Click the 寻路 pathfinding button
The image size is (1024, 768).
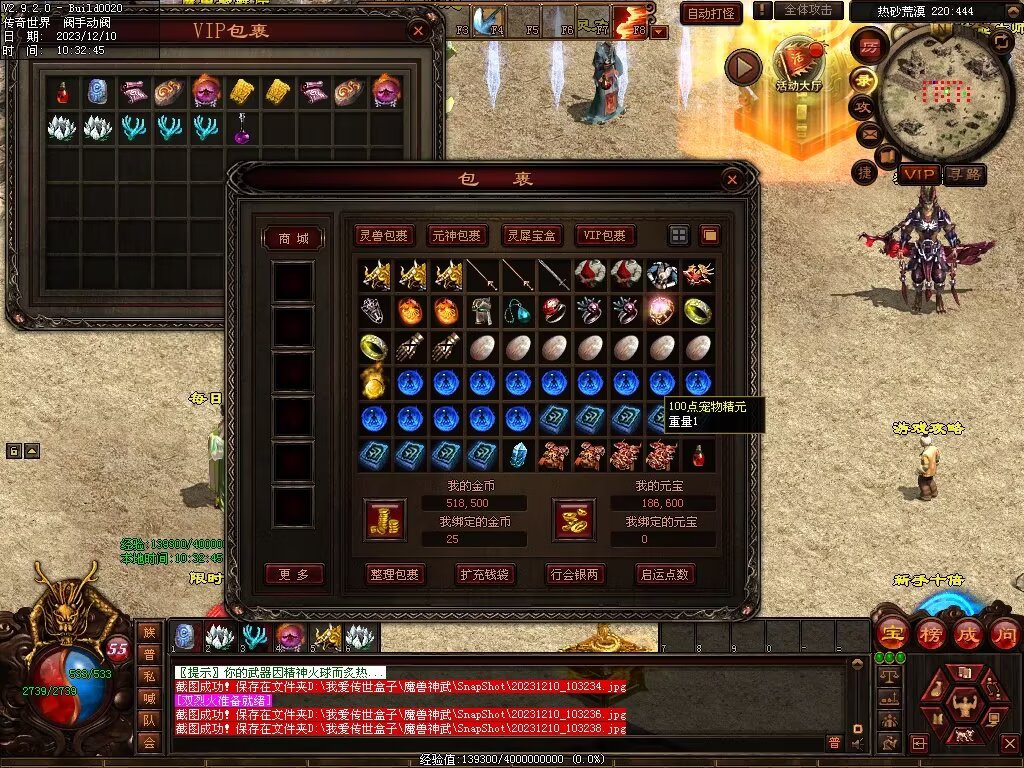pyautogui.click(x=964, y=174)
